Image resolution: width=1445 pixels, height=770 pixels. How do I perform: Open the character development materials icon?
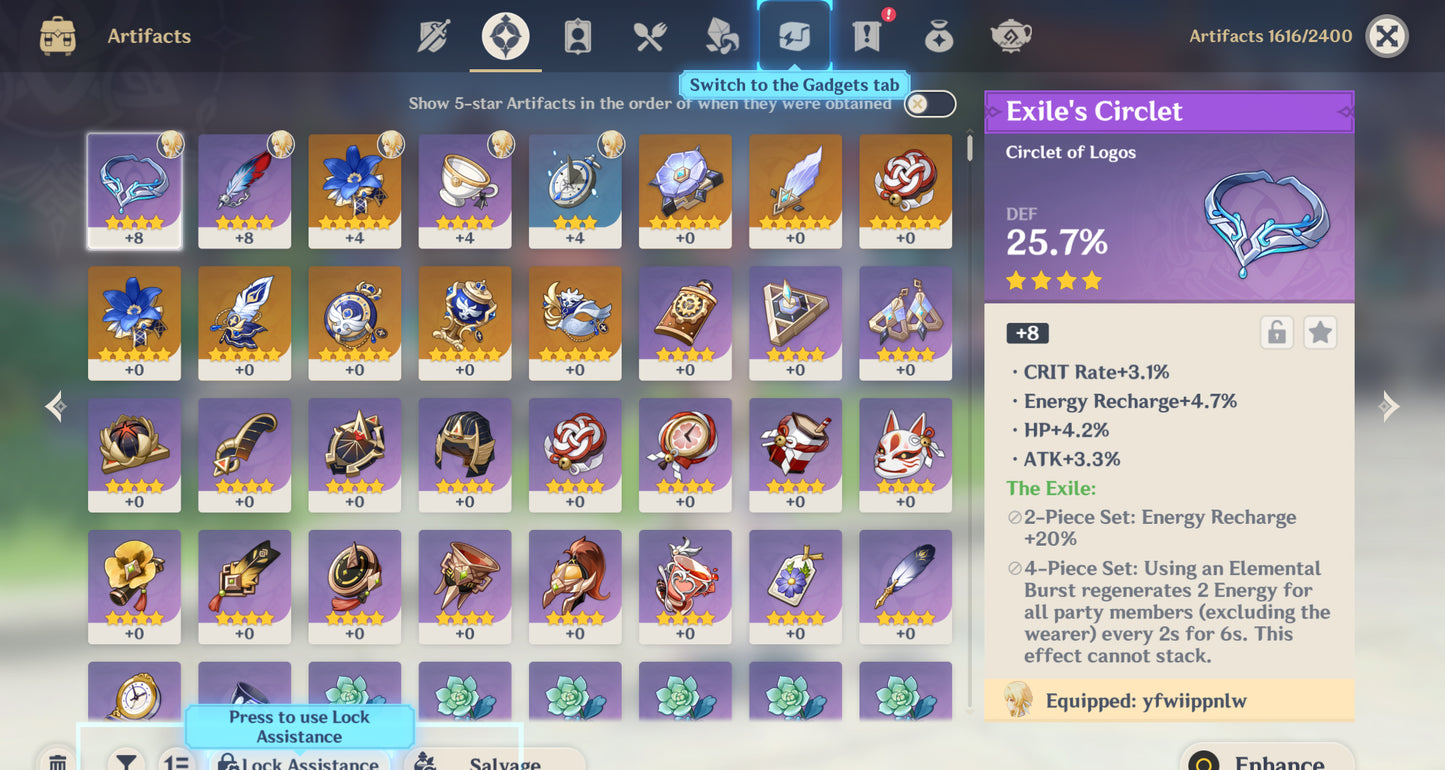(x=721, y=35)
